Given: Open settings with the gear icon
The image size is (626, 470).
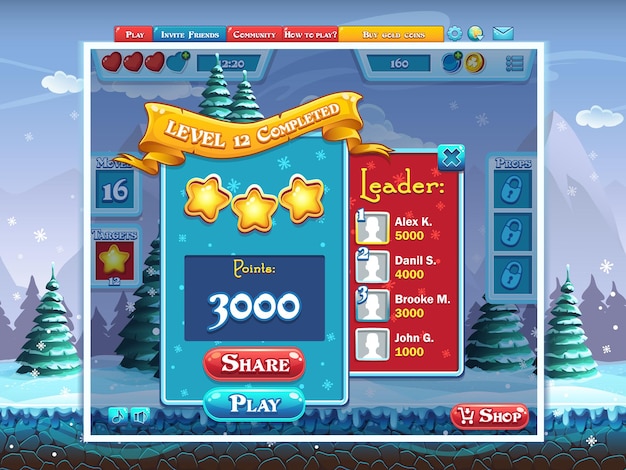Looking at the screenshot, I should (x=455, y=33).
